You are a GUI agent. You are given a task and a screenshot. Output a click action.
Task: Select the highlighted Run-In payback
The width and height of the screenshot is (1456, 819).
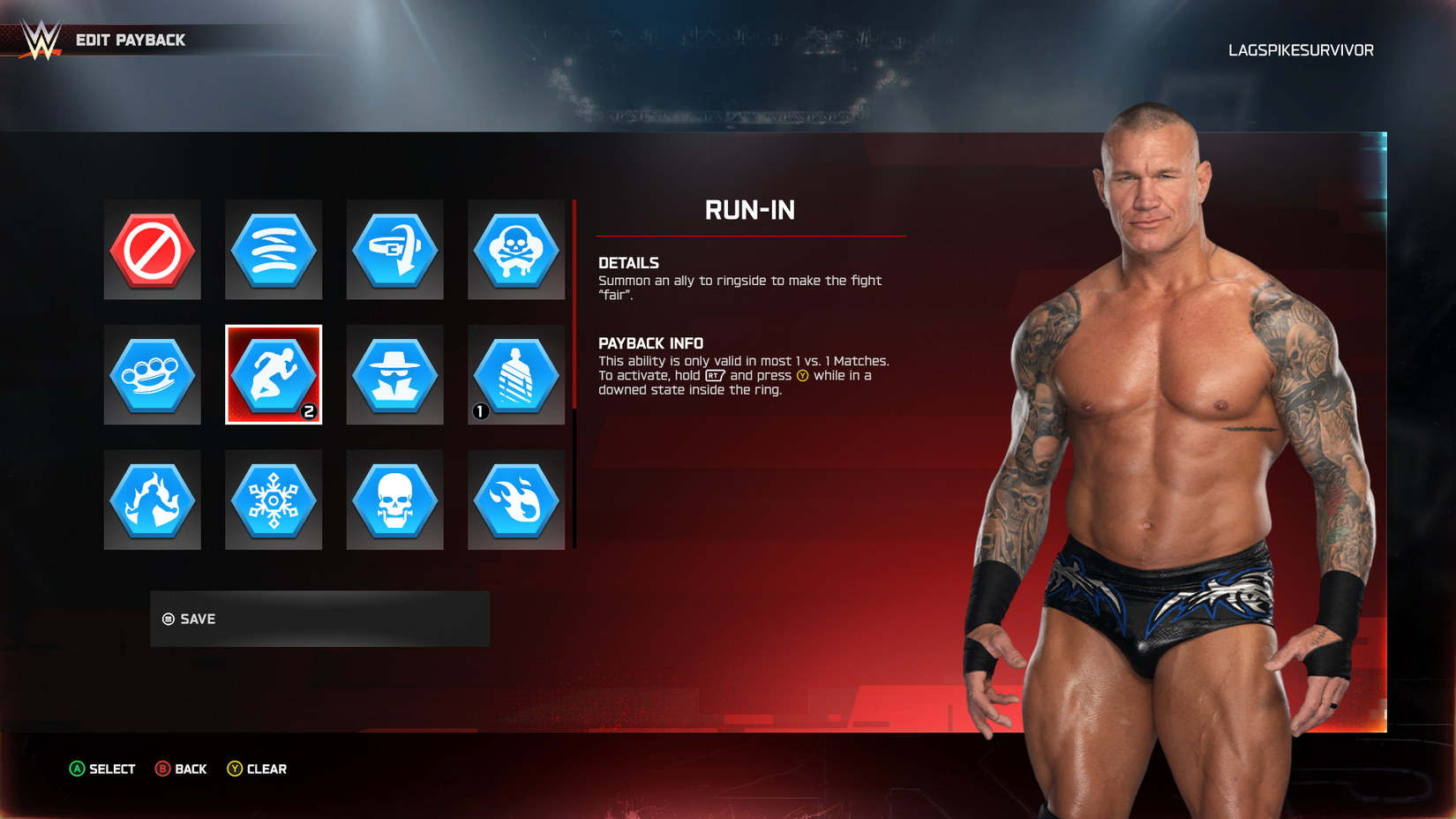click(274, 374)
